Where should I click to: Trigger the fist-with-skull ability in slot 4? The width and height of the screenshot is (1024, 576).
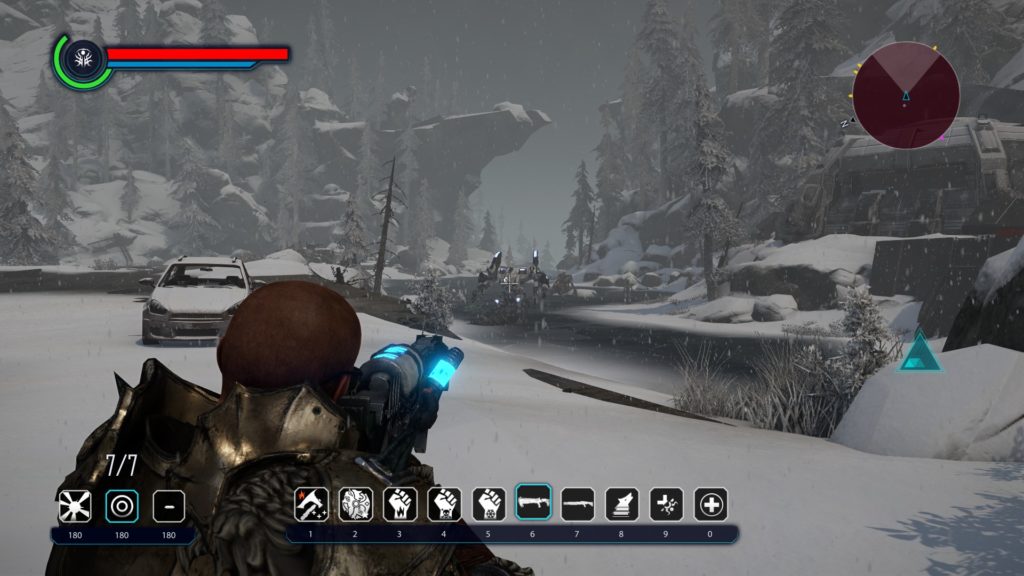tap(444, 504)
